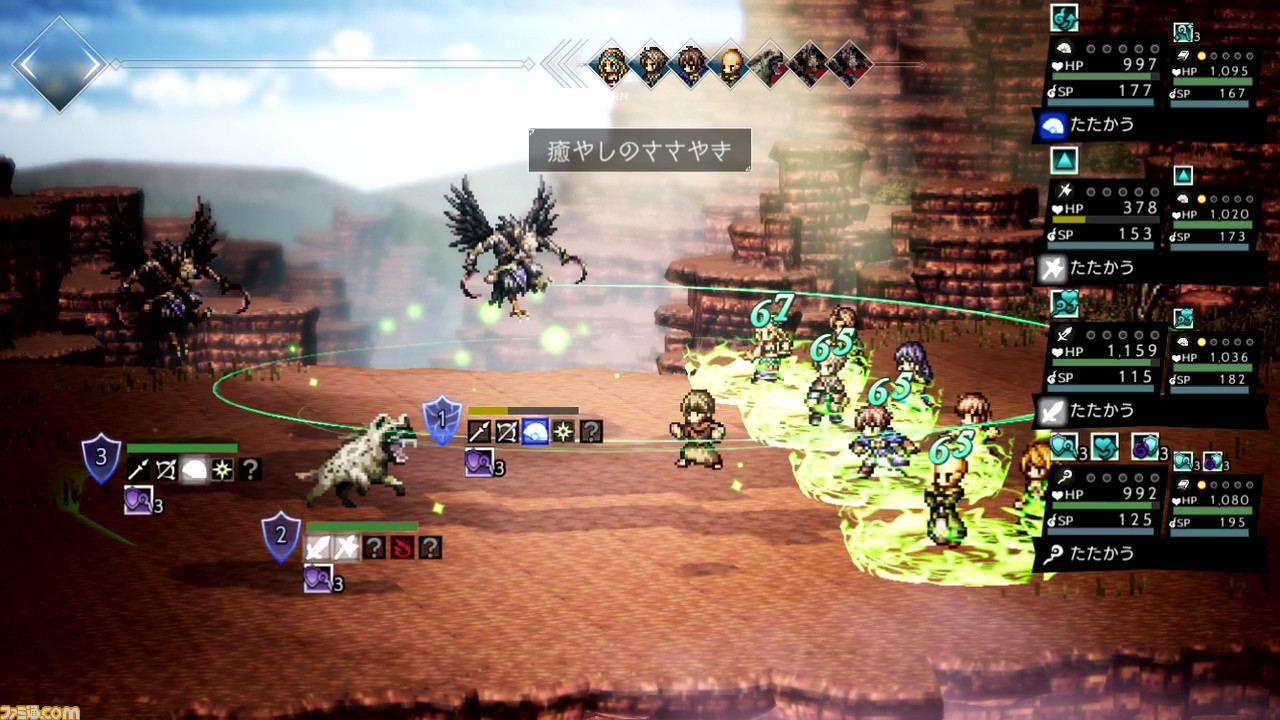Click the light weakness icon beside shield 3
Viewport: 1280px width, 720px height.
tap(222, 469)
